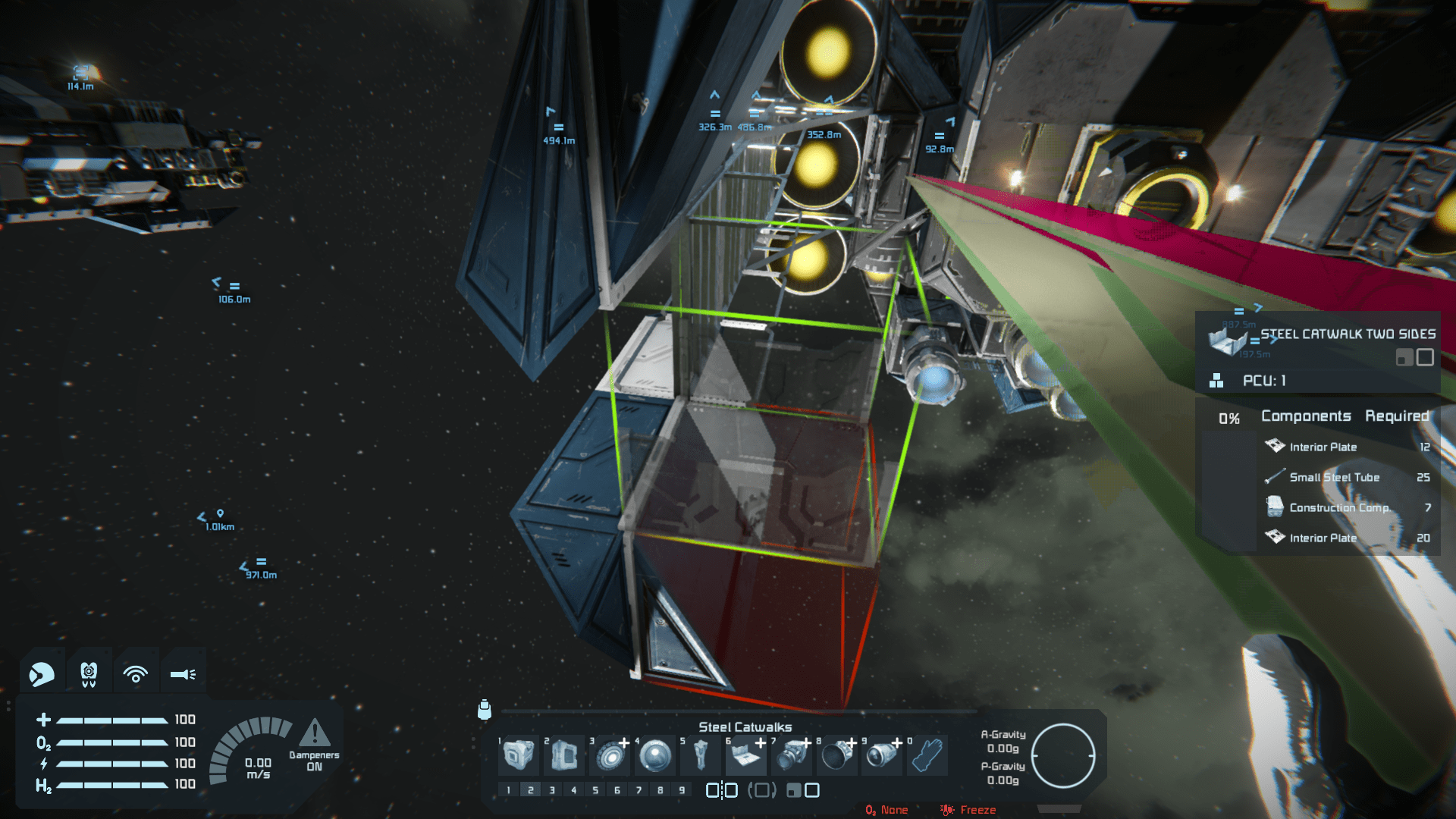Image resolution: width=1456 pixels, height=819 pixels.
Task: Toggle the flashlight icon
Action: (x=183, y=673)
